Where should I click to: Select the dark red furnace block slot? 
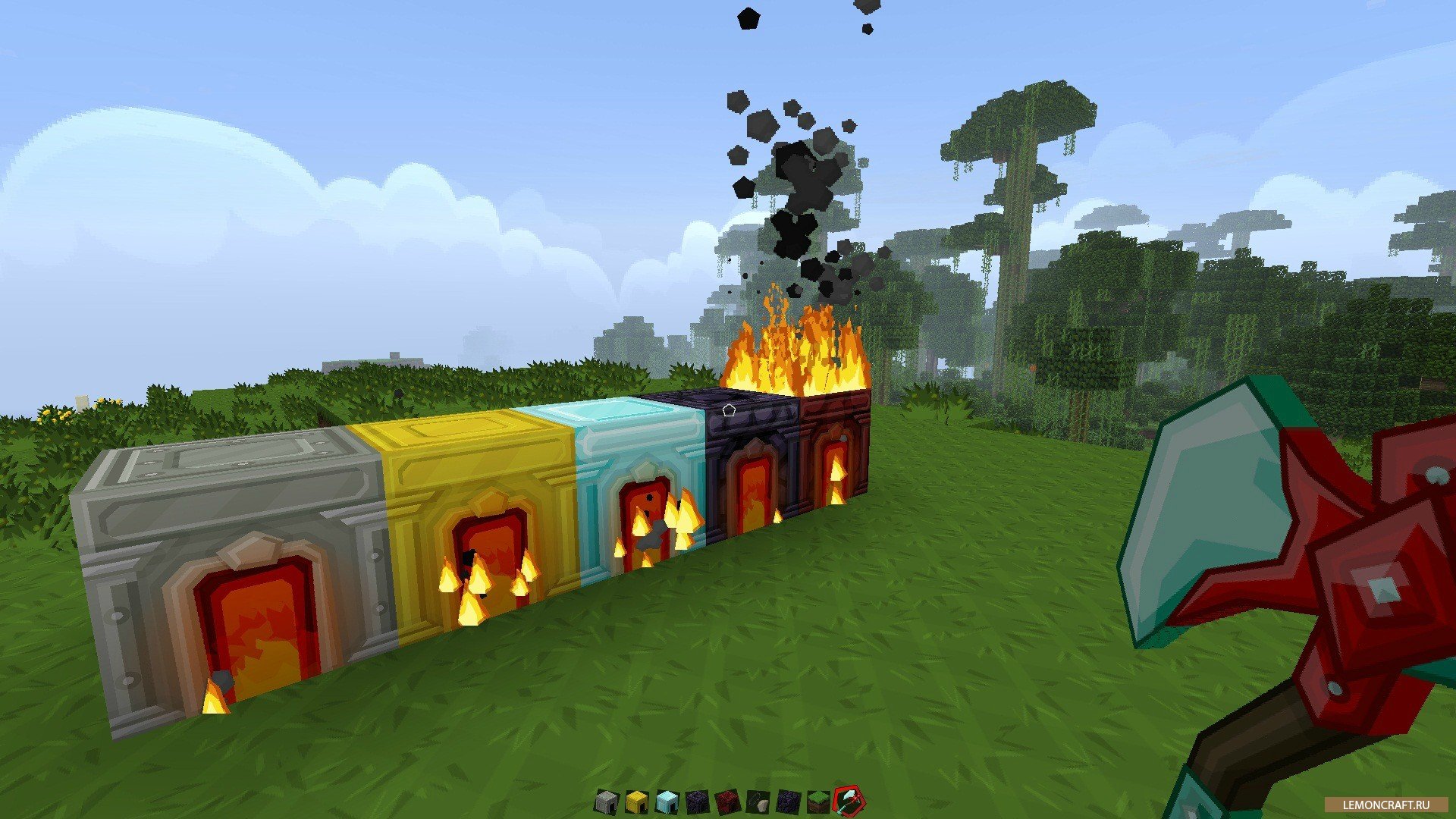[728, 800]
